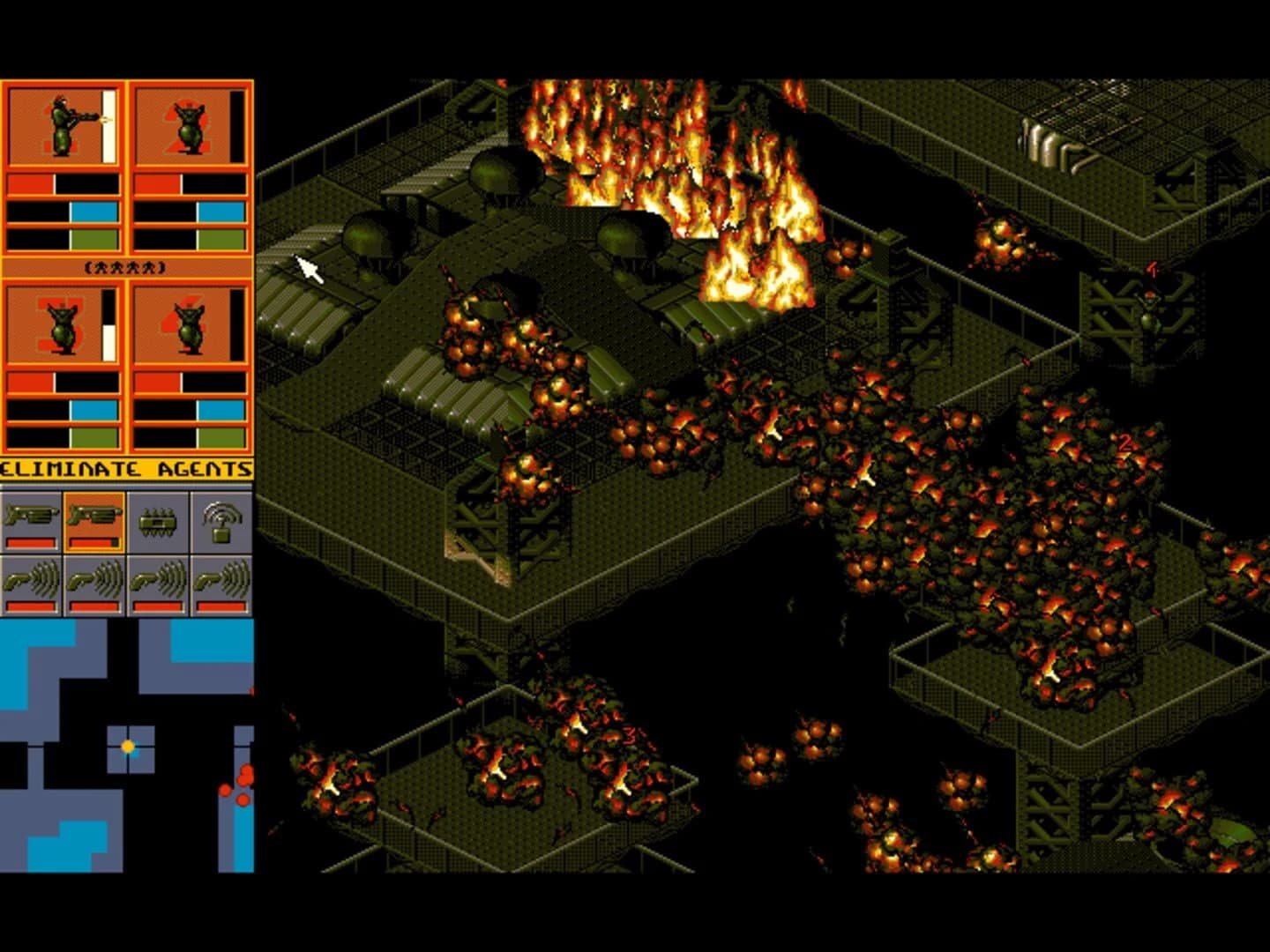
Task: Click the highlighted second minigun icon
Action: click(x=93, y=516)
